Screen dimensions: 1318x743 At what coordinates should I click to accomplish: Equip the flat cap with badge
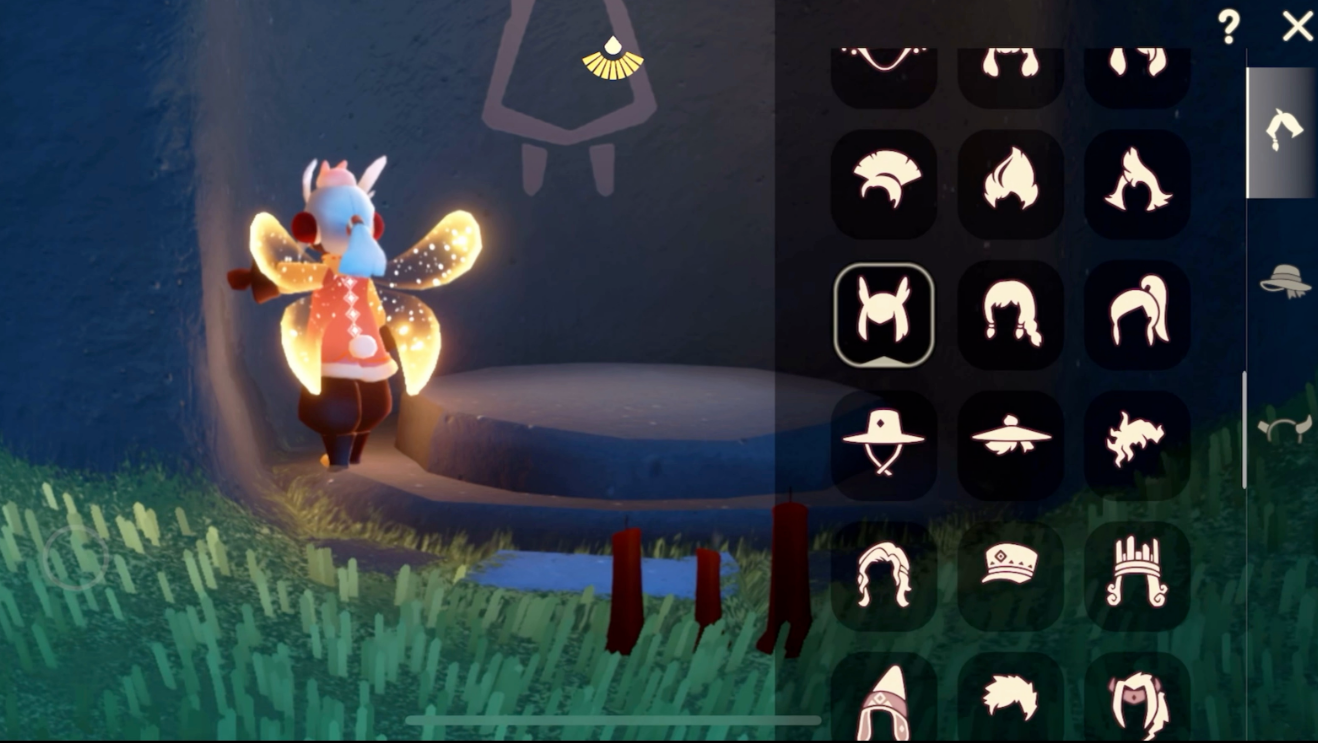1010,575
